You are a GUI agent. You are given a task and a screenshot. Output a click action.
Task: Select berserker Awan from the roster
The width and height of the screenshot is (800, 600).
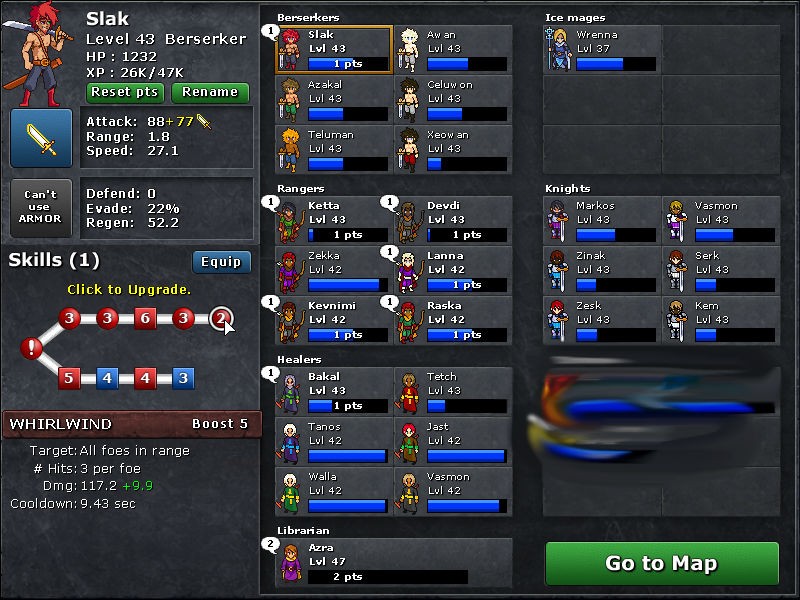[x=452, y=49]
